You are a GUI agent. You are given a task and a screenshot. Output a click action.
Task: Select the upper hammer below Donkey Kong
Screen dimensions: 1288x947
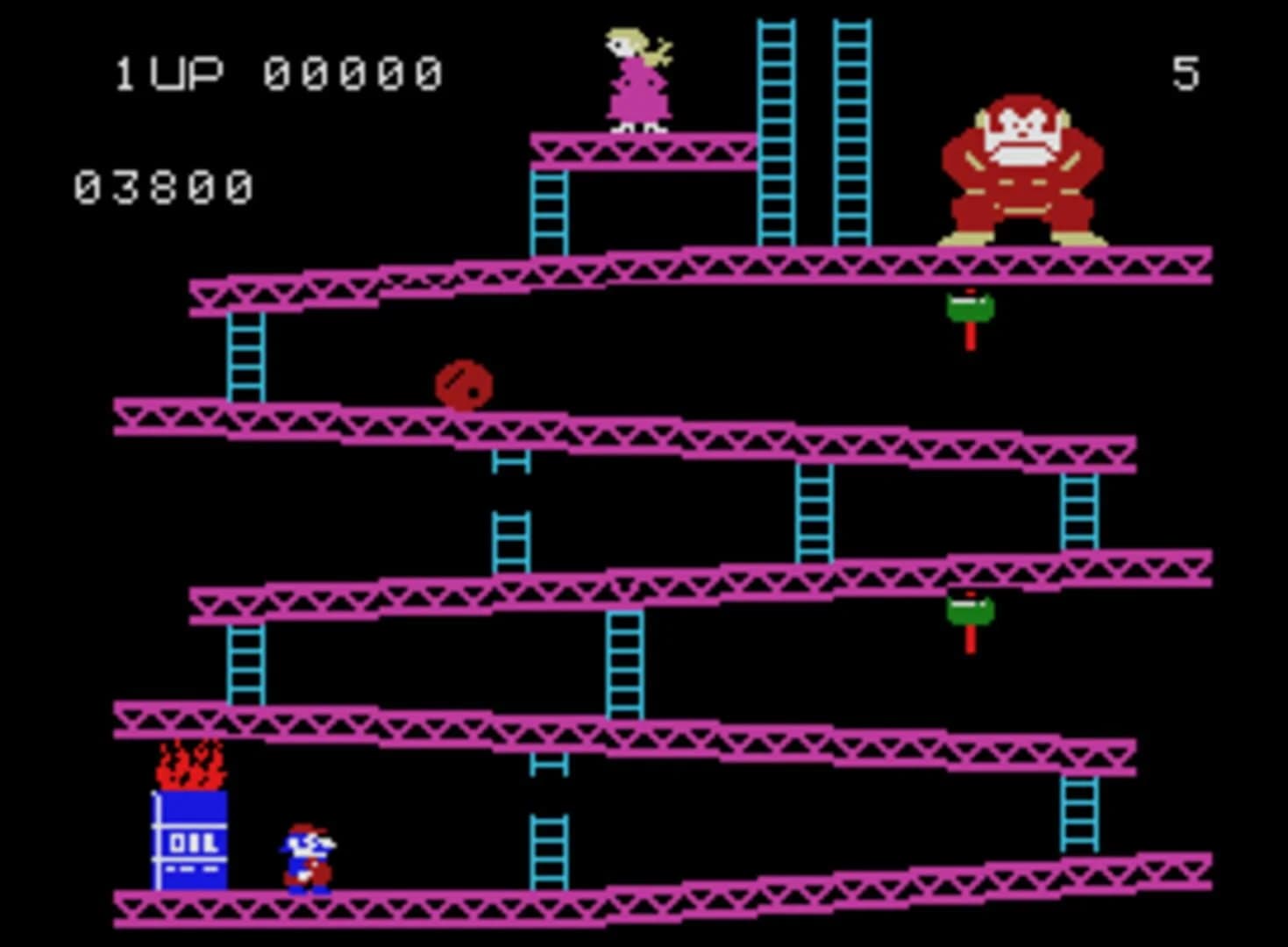[x=971, y=307]
